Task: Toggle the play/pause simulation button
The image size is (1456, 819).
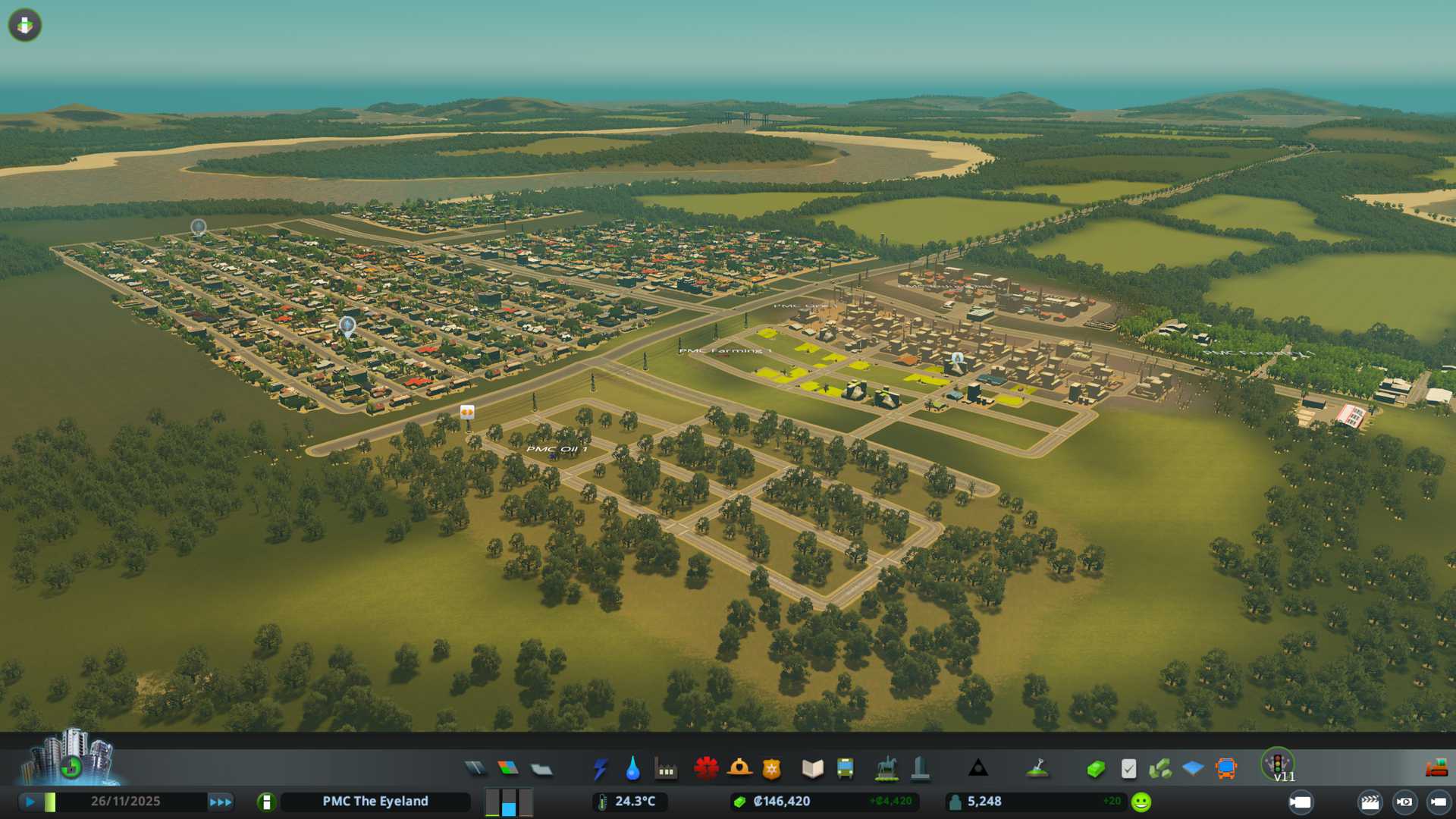Action: click(x=30, y=802)
